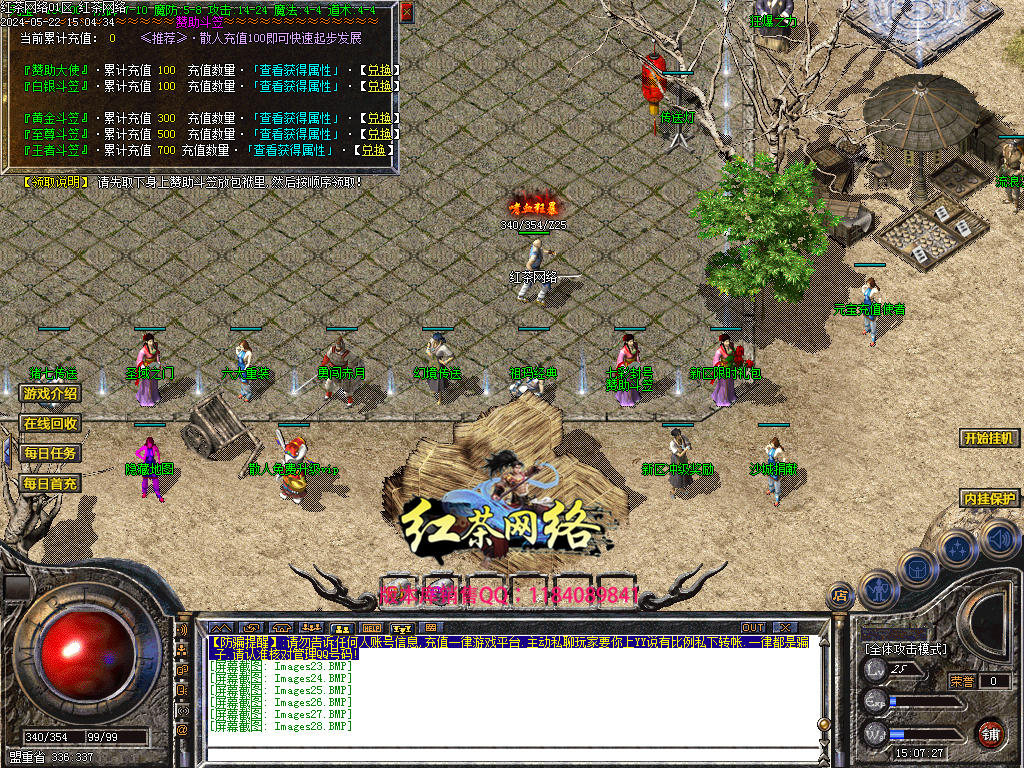Click 兑换 for the 黄金斗笠 row
The height and width of the screenshot is (768, 1024).
379,118
